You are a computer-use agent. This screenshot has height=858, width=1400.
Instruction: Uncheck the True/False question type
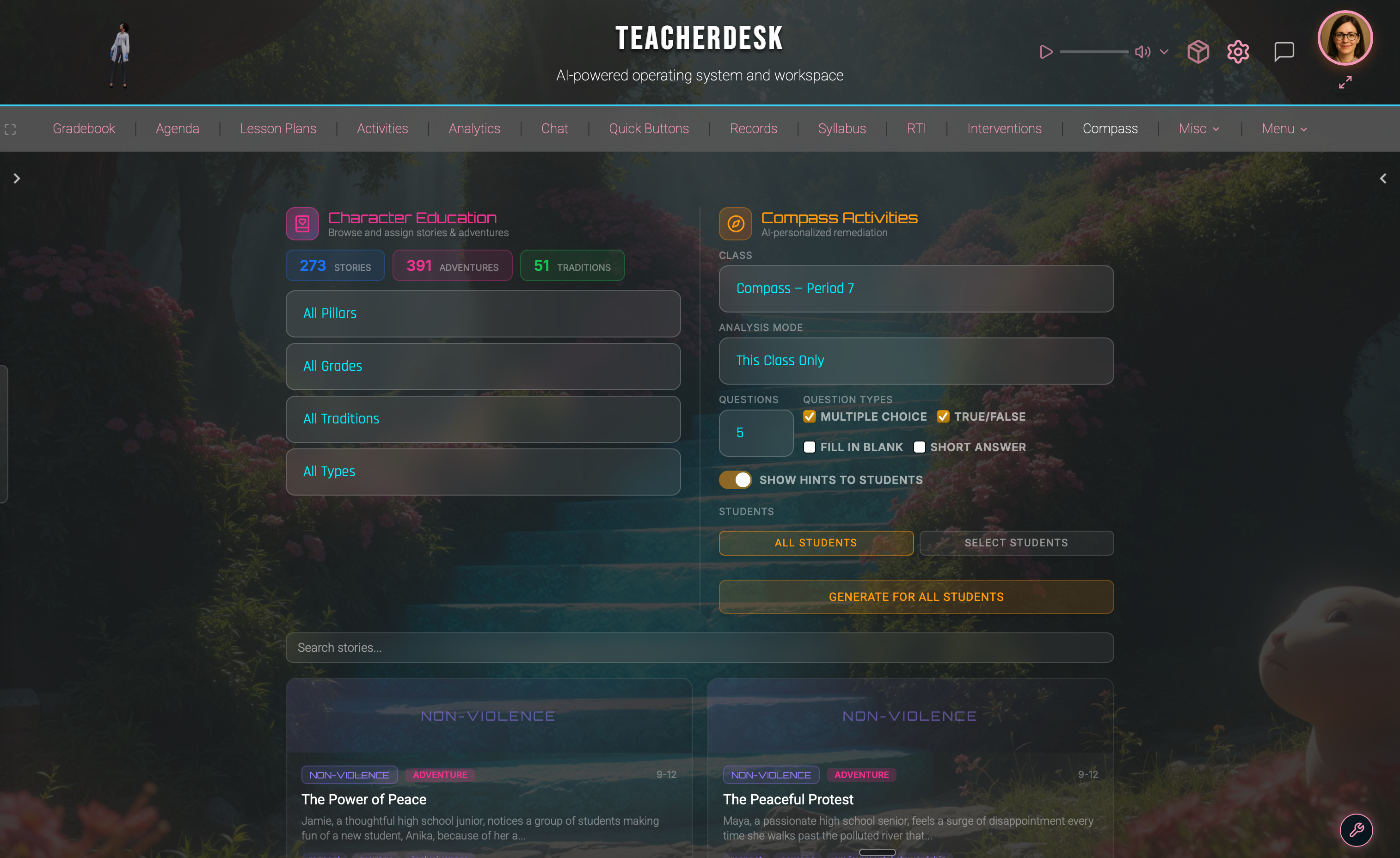click(943, 417)
